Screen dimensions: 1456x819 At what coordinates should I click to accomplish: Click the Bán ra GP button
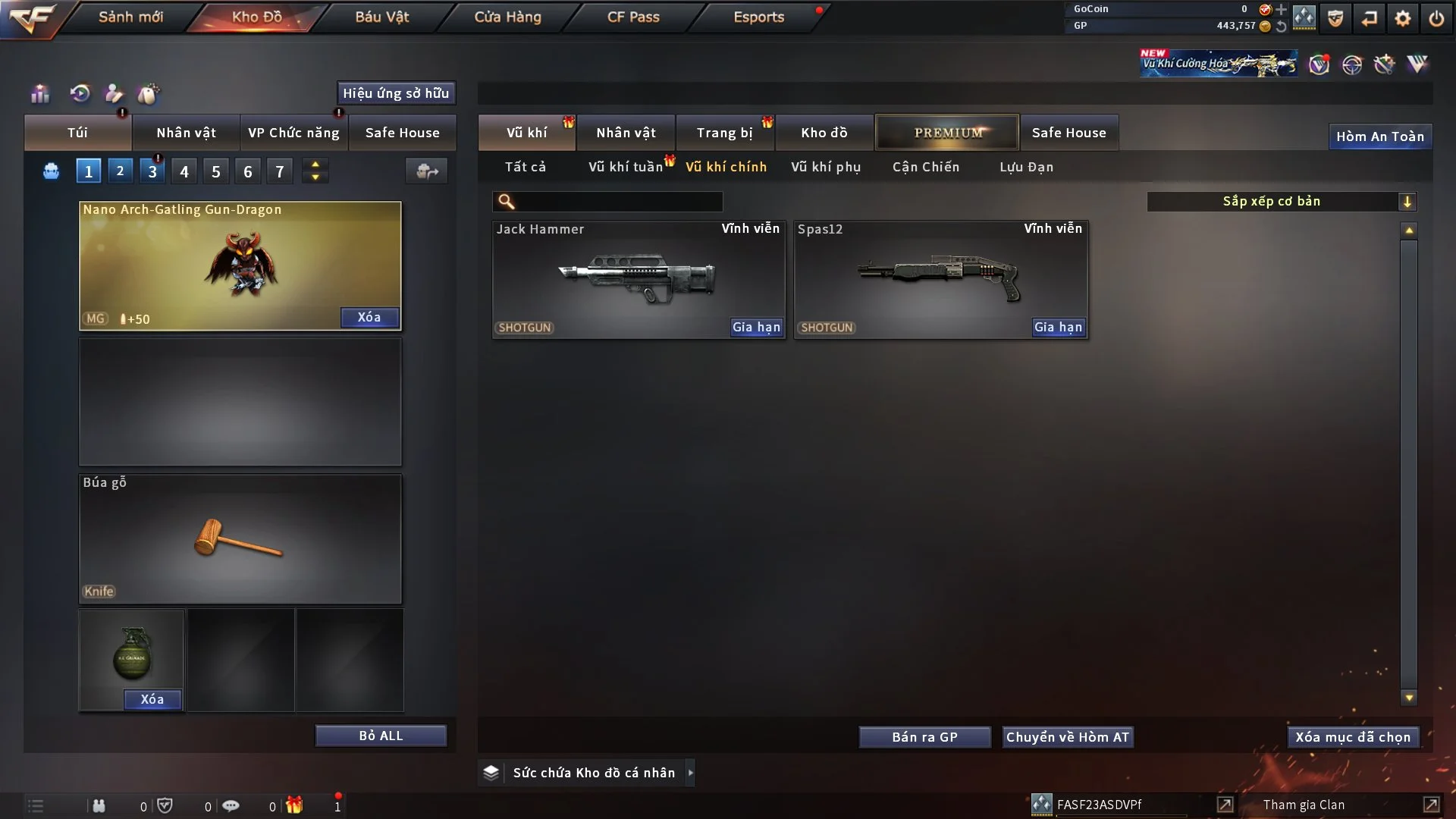pos(924,737)
